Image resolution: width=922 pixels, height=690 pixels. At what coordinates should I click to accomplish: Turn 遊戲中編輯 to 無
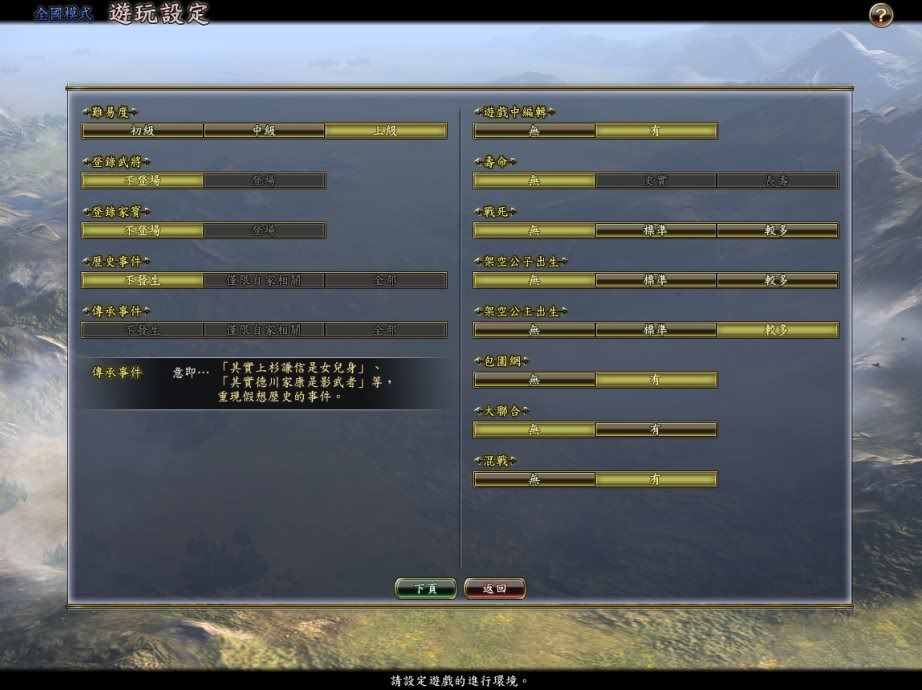534,130
